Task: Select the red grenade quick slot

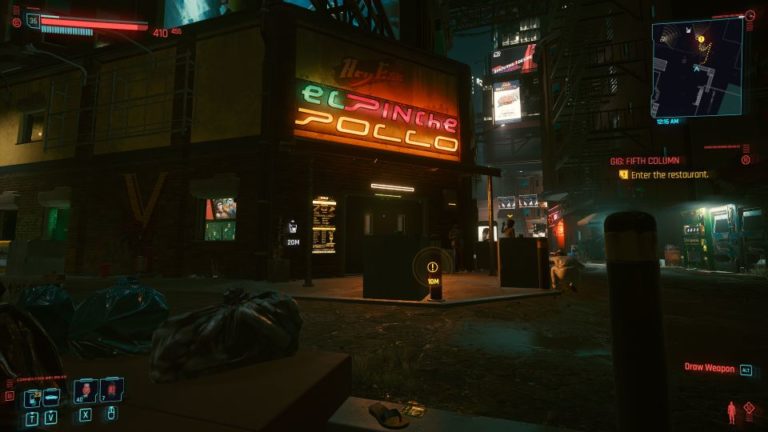Action: point(112,390)
